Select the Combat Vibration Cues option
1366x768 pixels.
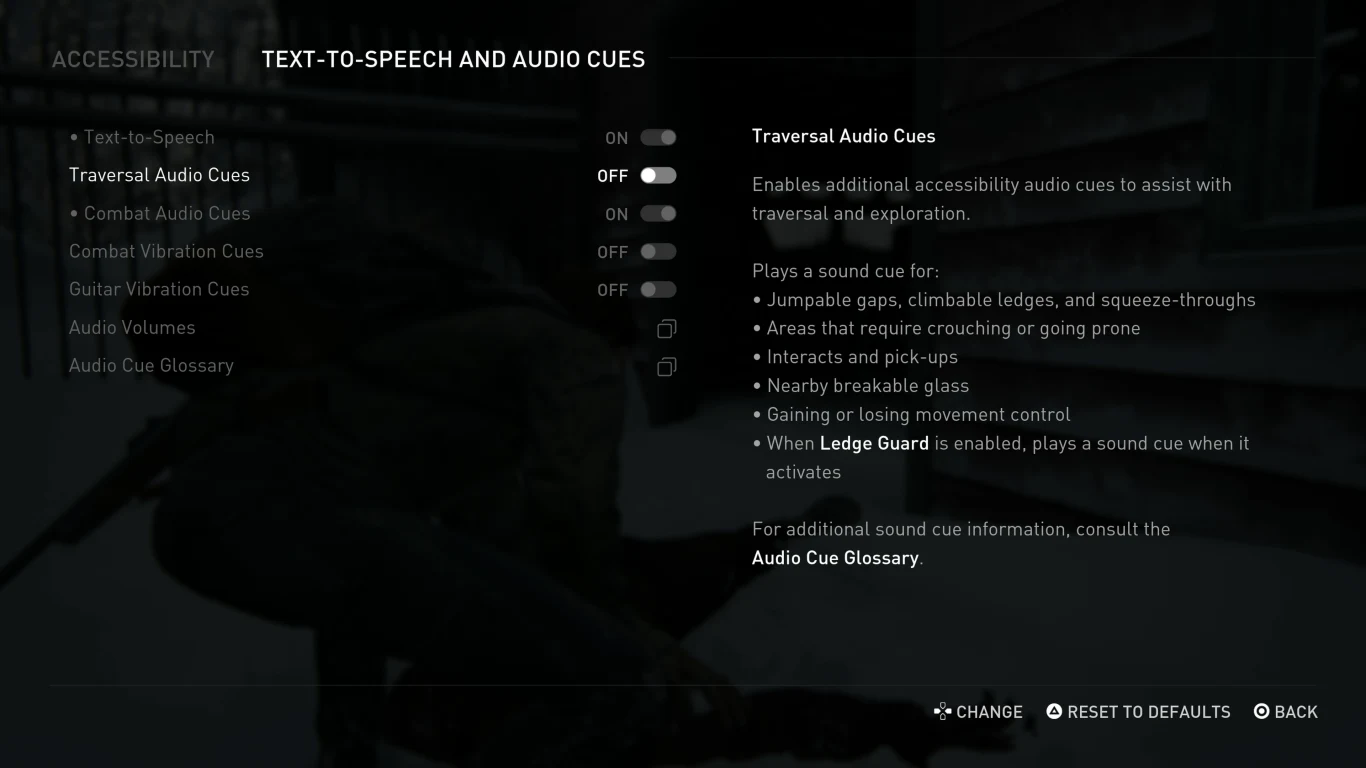click(166, 251)
